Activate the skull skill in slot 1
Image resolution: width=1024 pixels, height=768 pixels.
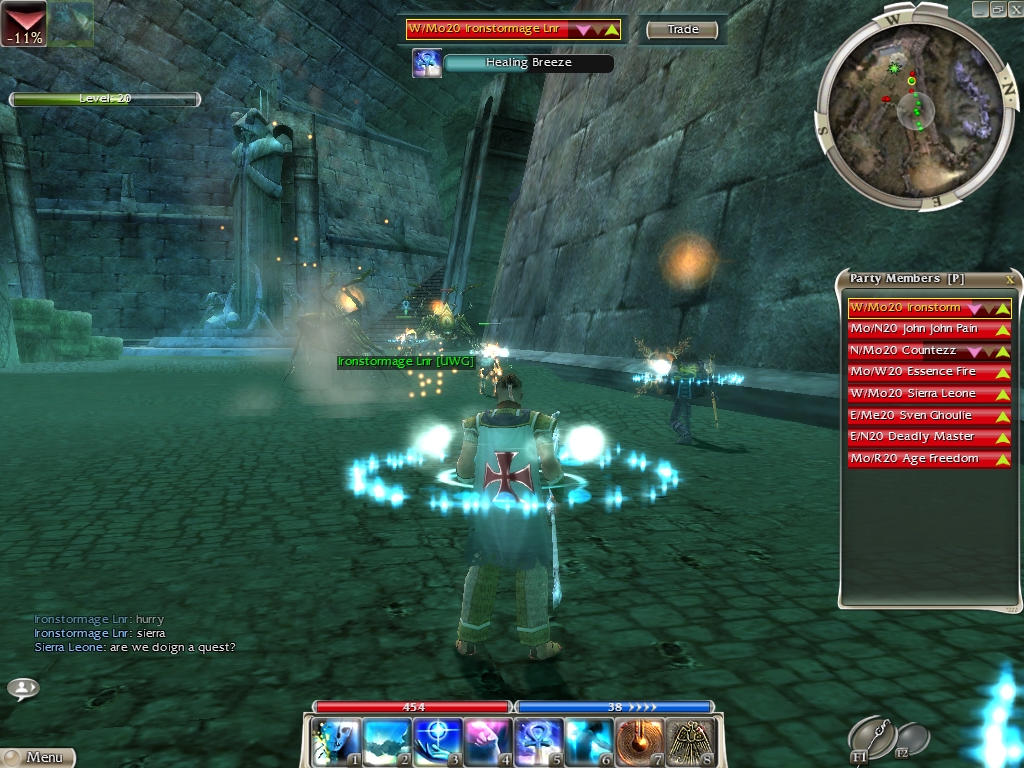(x=334, y=742)
